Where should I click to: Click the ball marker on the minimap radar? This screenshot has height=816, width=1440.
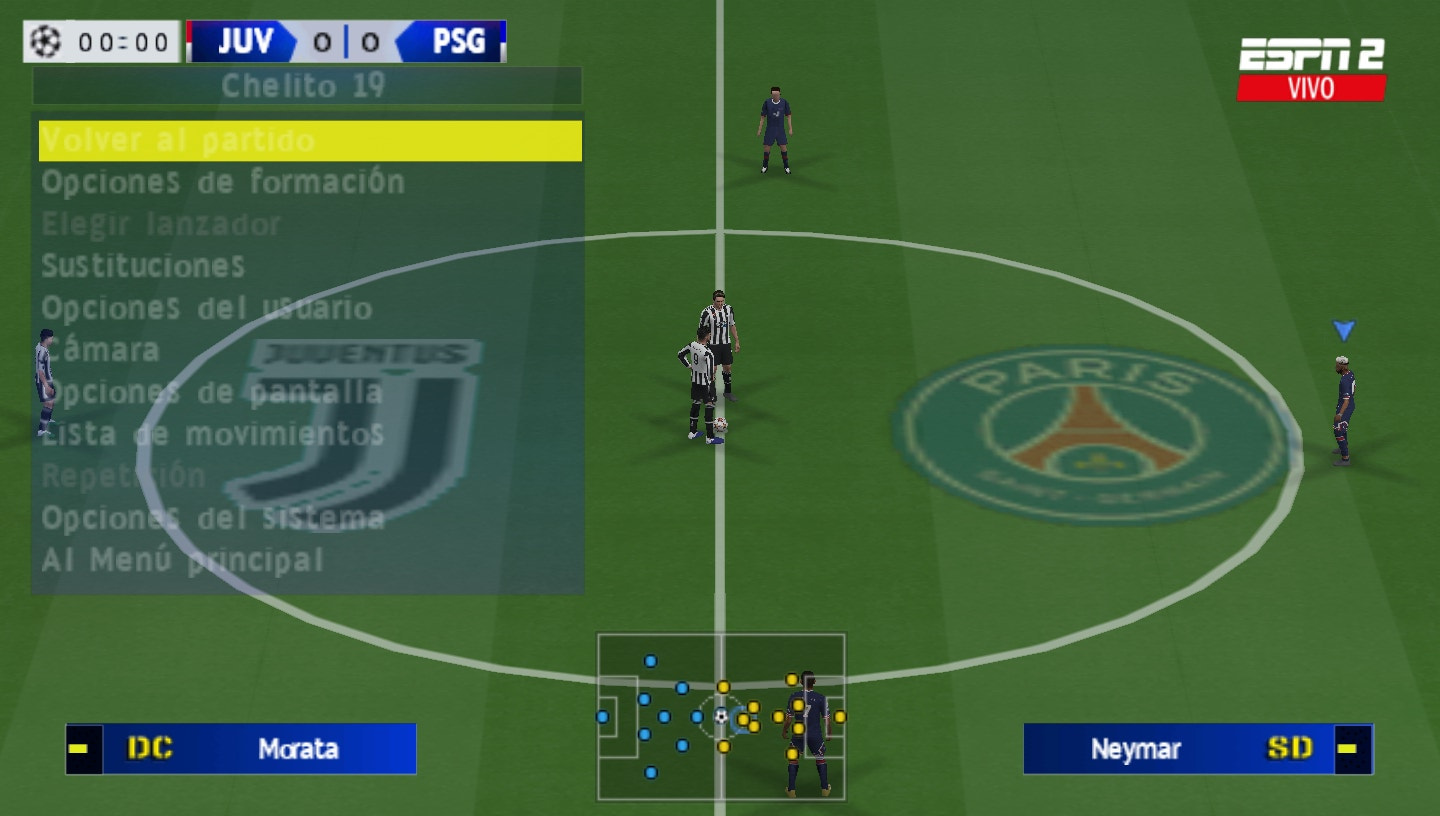pyautogui.click(x=720, y=716)
